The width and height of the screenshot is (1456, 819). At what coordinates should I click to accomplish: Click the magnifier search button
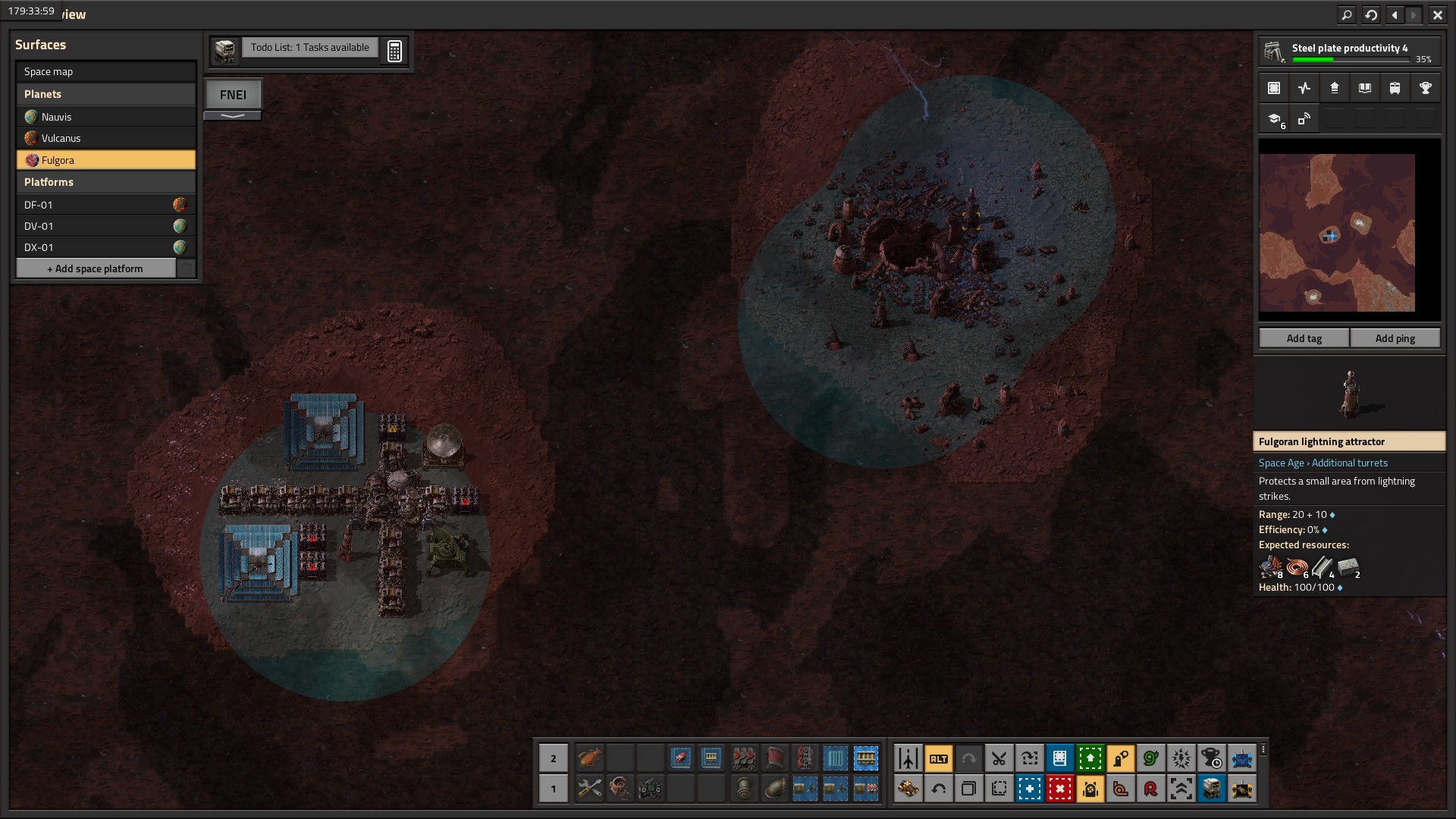point(1347,14)
